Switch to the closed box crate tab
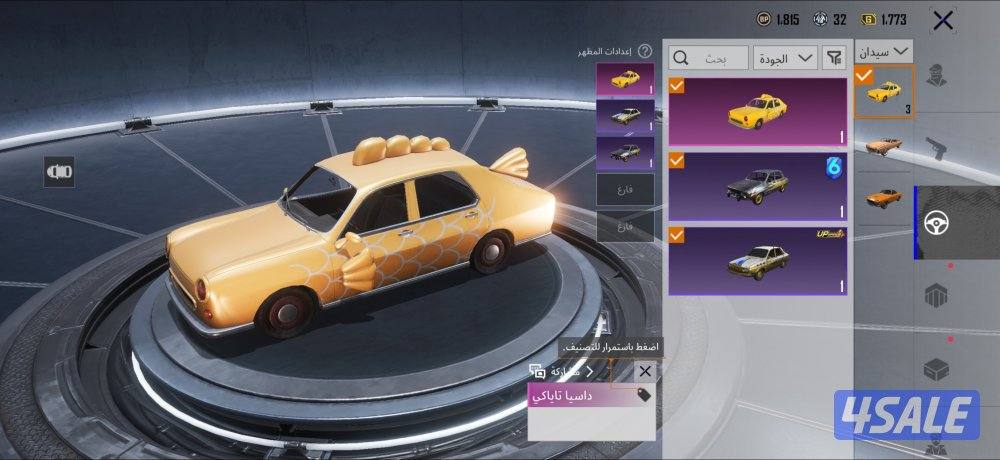 (x=937, y=368)
